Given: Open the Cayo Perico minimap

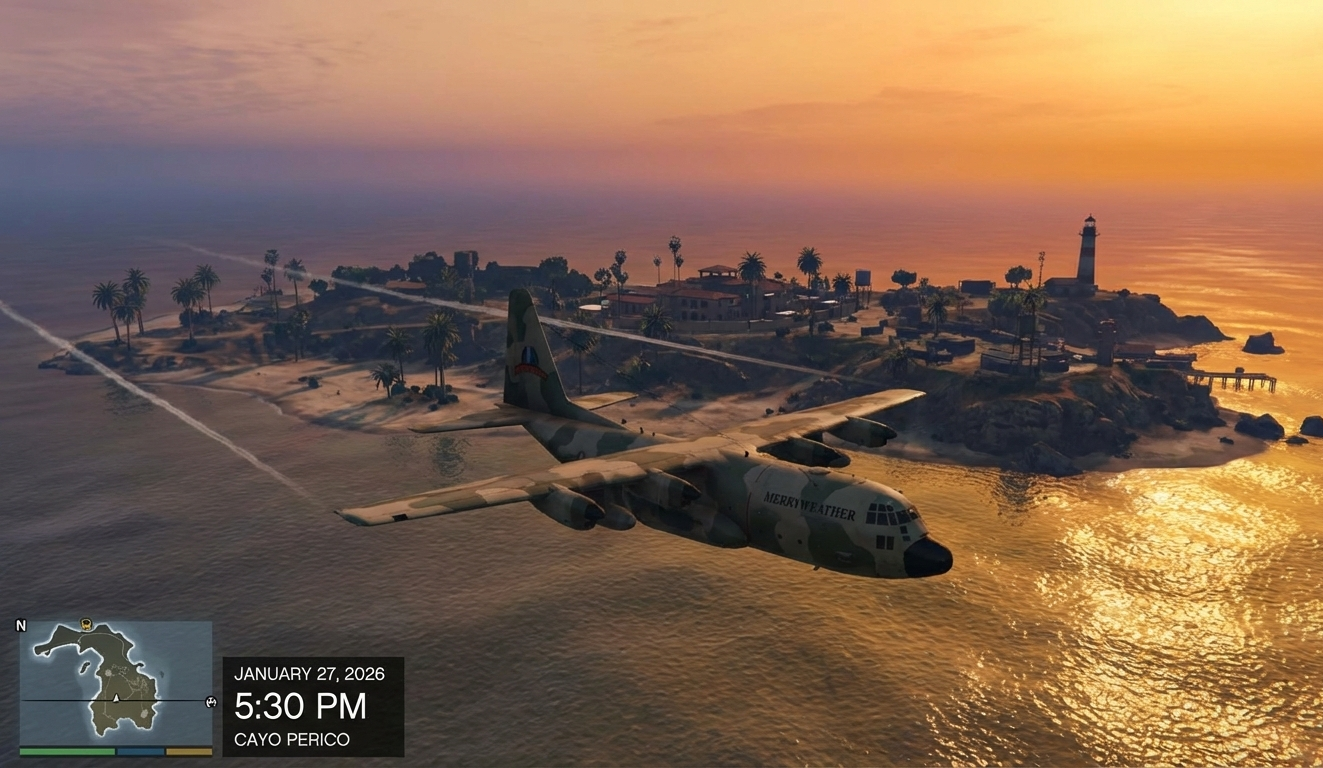Looking at the screenshot, I should tap(115, 681).
